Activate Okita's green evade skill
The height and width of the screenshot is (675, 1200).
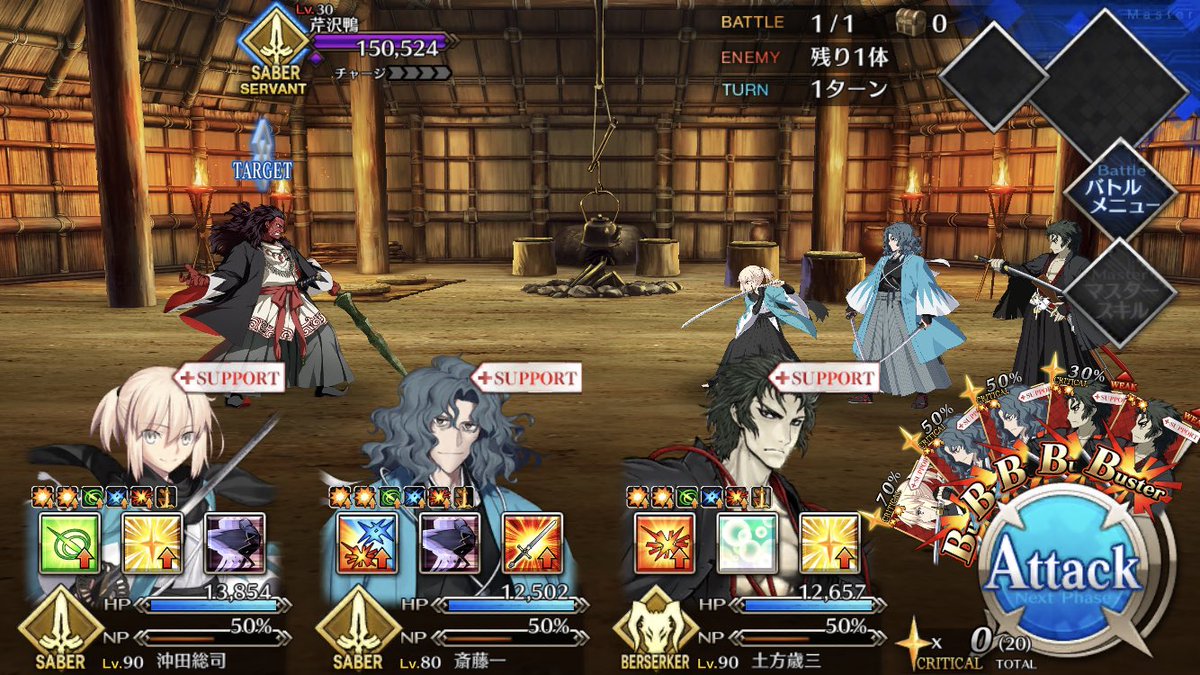tap(68, 543)
